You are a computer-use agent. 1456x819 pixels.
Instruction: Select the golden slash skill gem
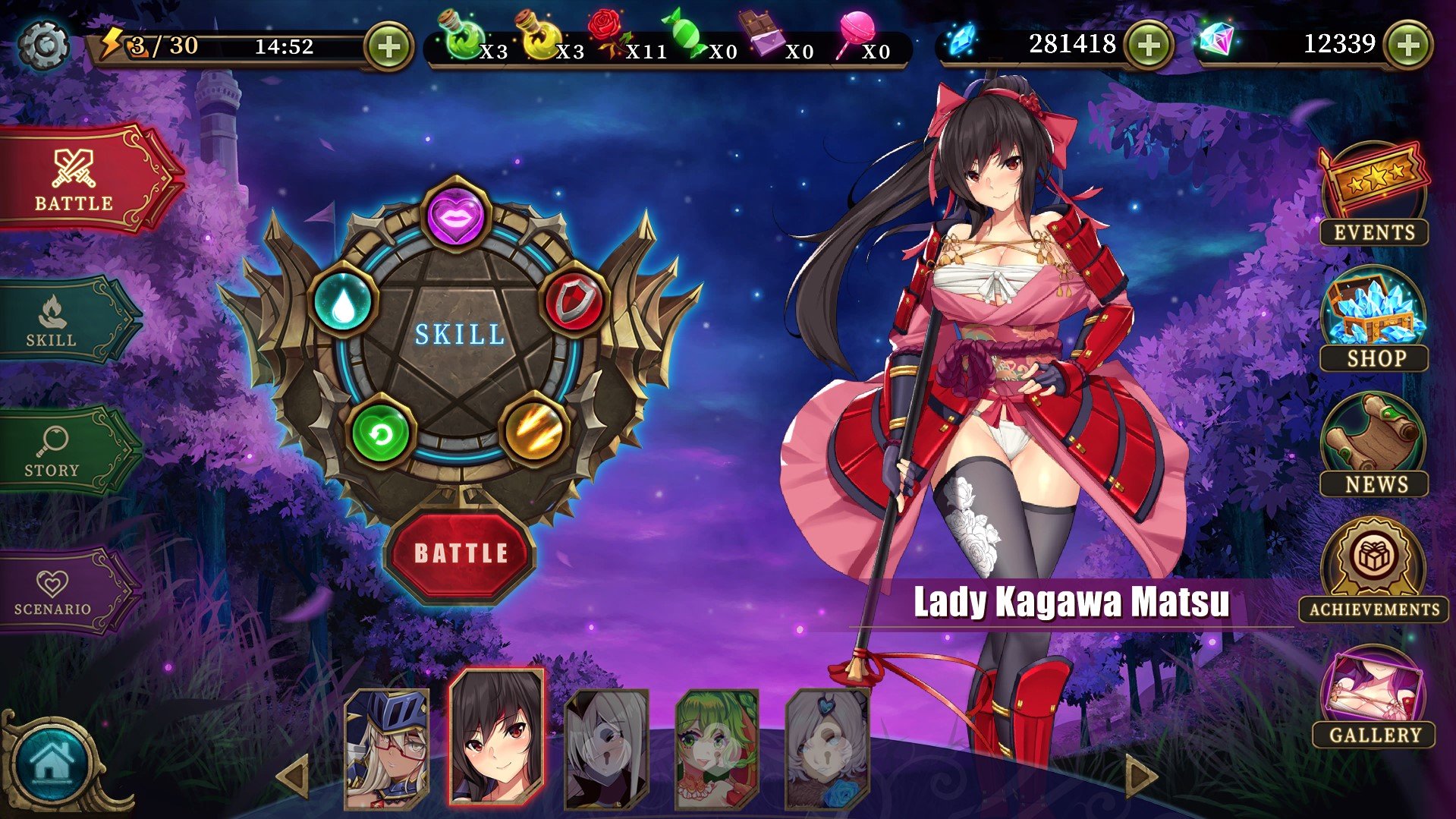(x=534, y=430)
